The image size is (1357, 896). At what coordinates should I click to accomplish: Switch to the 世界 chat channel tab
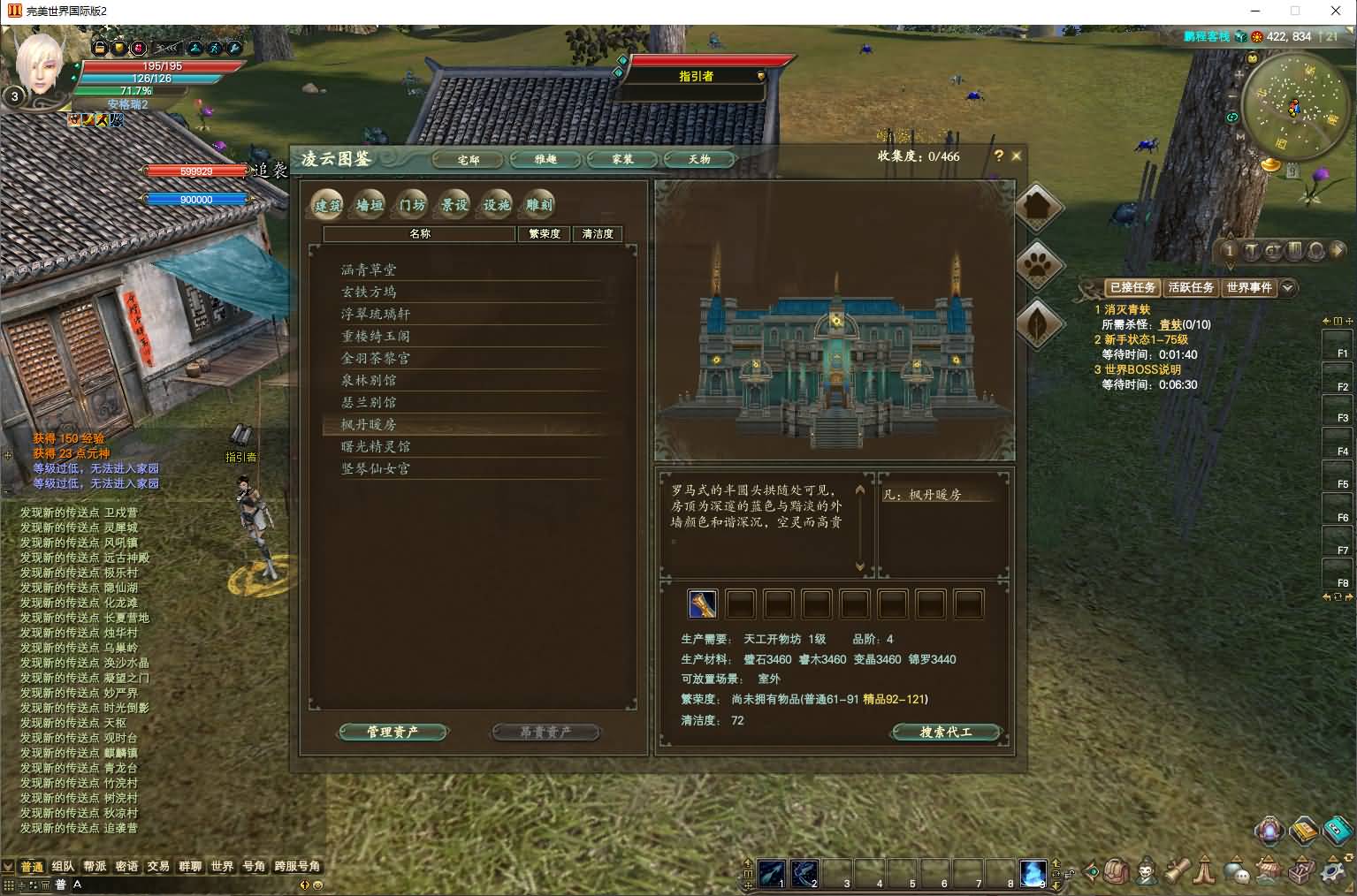point(223,867)
